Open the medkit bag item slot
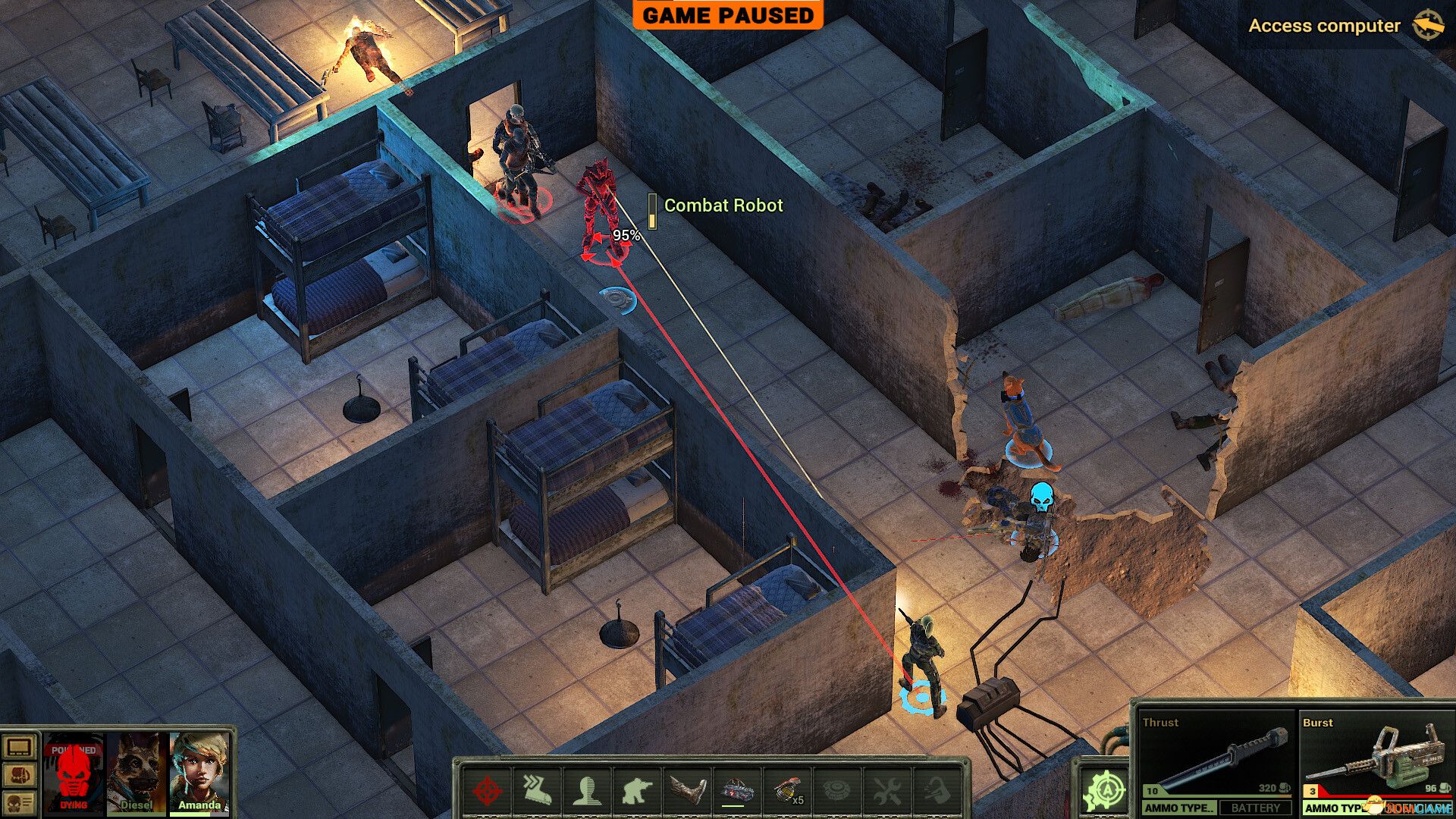The height and width of the screenshot is (819, 1456). coord(736,789)
